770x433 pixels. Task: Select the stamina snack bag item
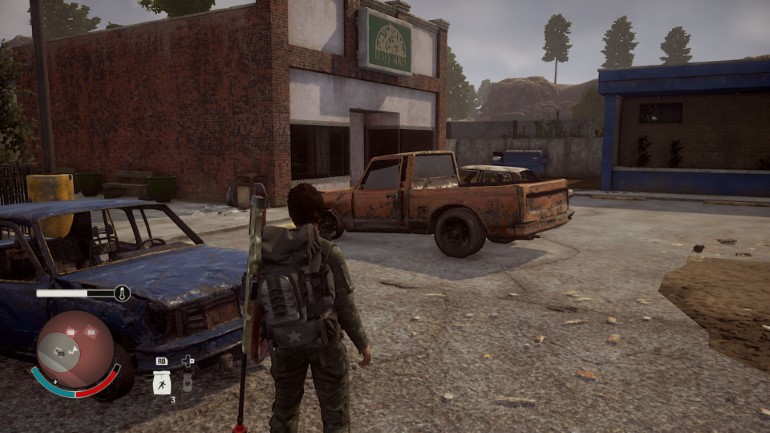point(162,382)
